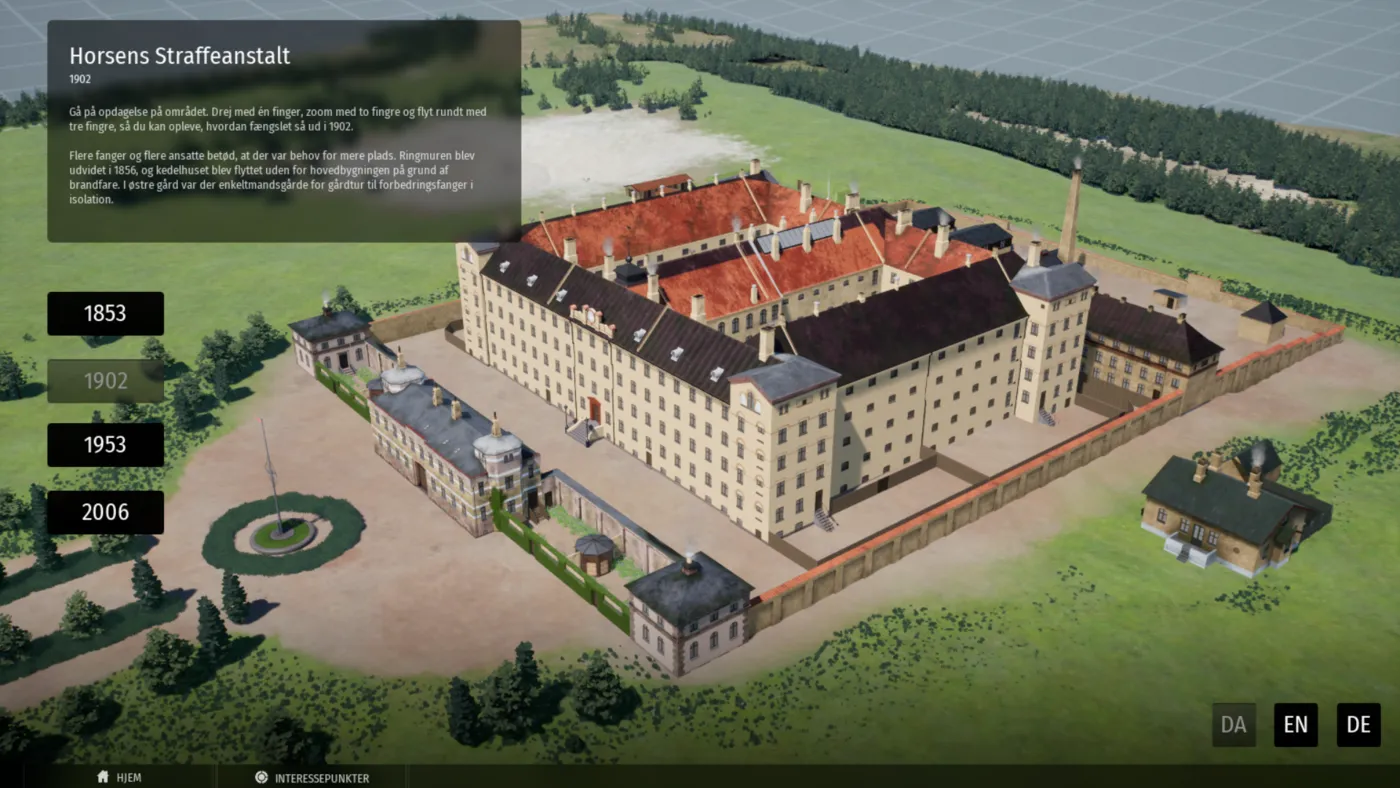Switch language to English (EN)
Viewport: 1400px width, 788px height.
click(x=1295, y=725)
